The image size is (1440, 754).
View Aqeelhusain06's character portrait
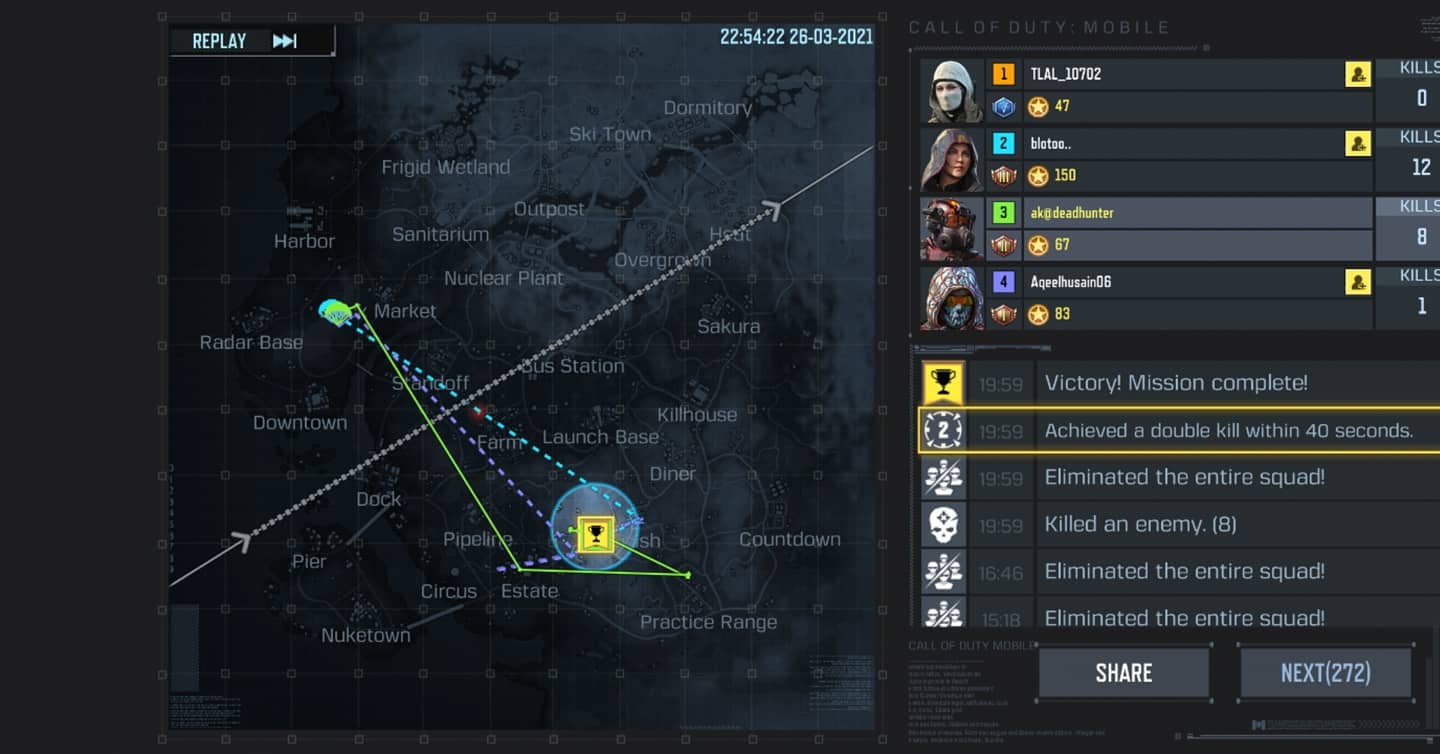click(x=950, y=297)
